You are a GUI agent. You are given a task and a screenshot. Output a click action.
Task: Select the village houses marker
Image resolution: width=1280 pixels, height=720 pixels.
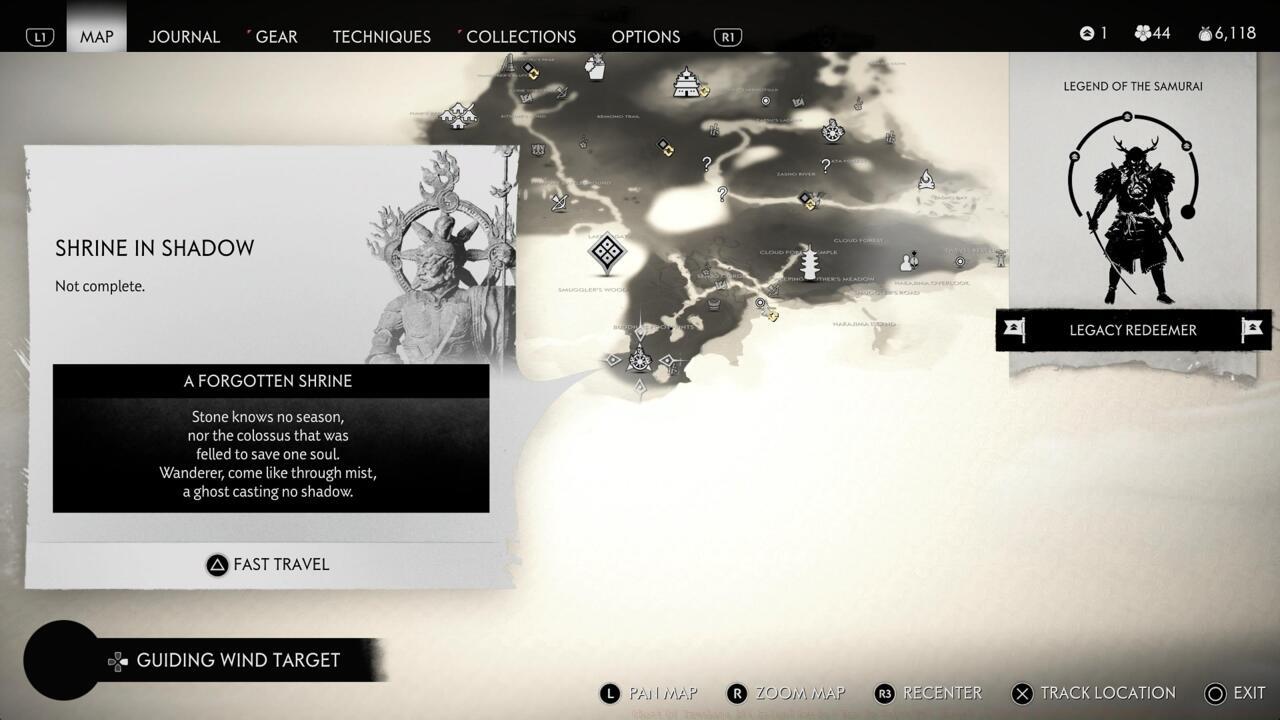(x=458, y=115)
